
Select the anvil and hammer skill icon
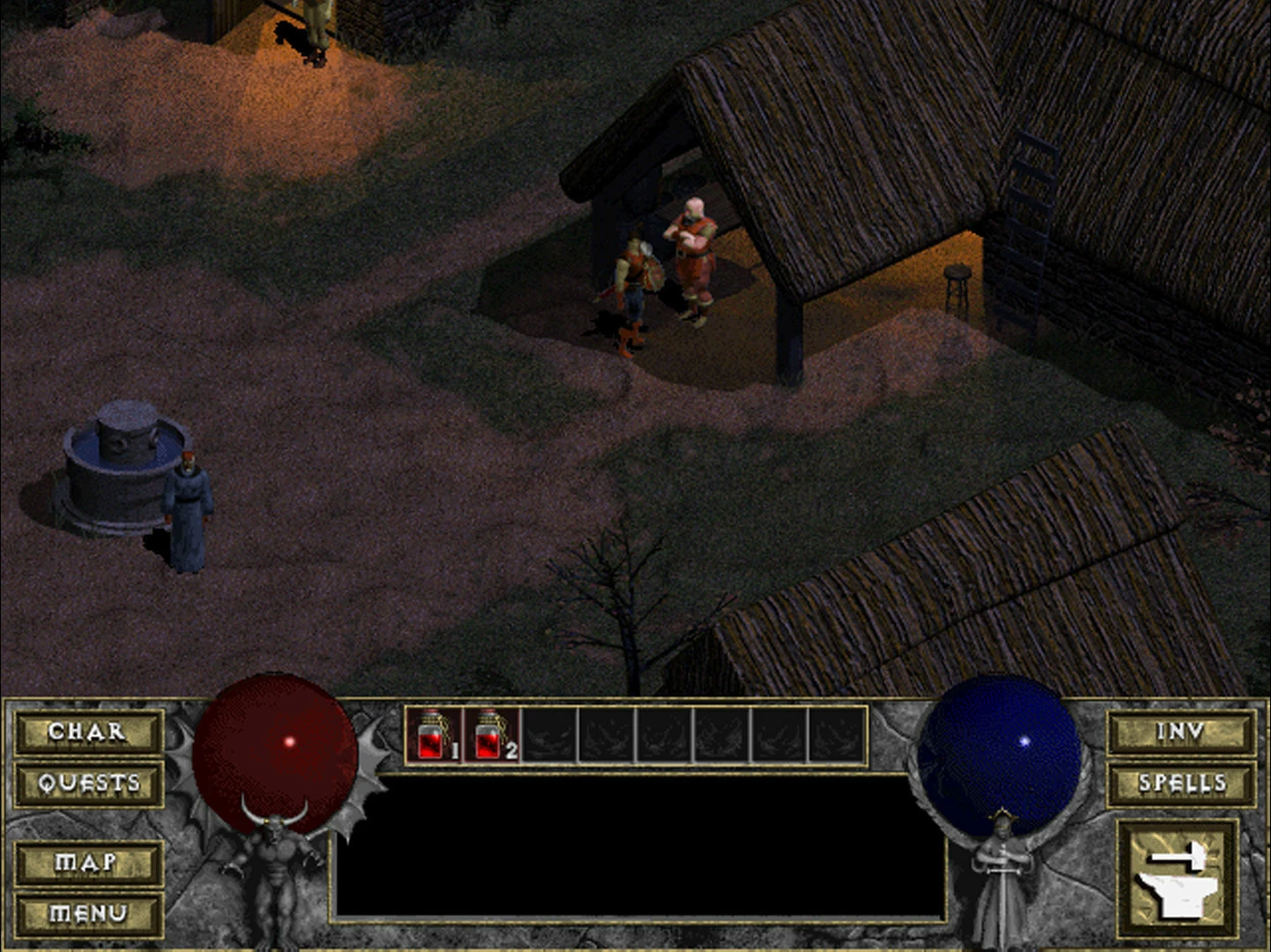tap(1178, 877)
